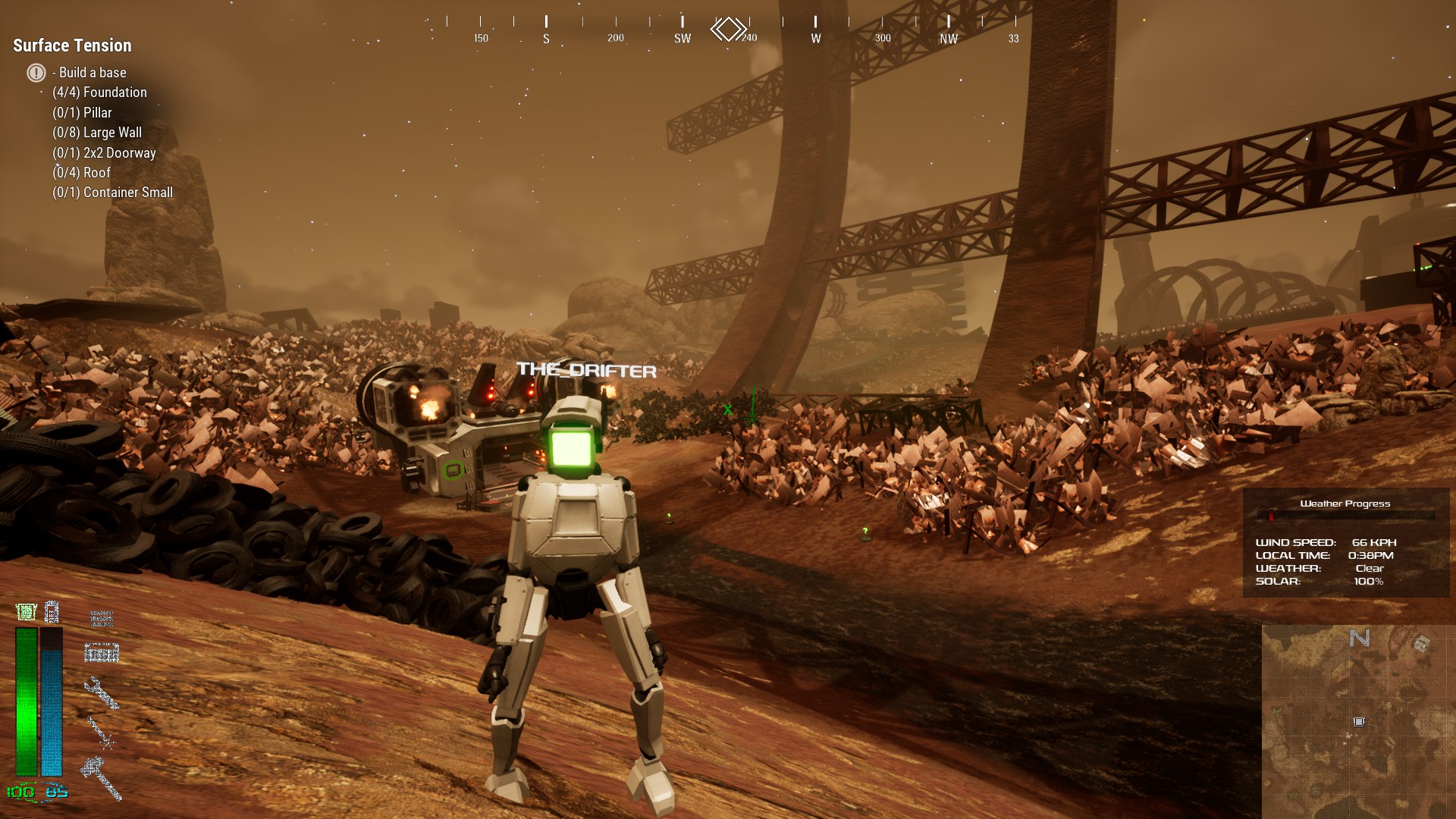Select the wrench tool icon
The image size is (1456, 819).
101,693
